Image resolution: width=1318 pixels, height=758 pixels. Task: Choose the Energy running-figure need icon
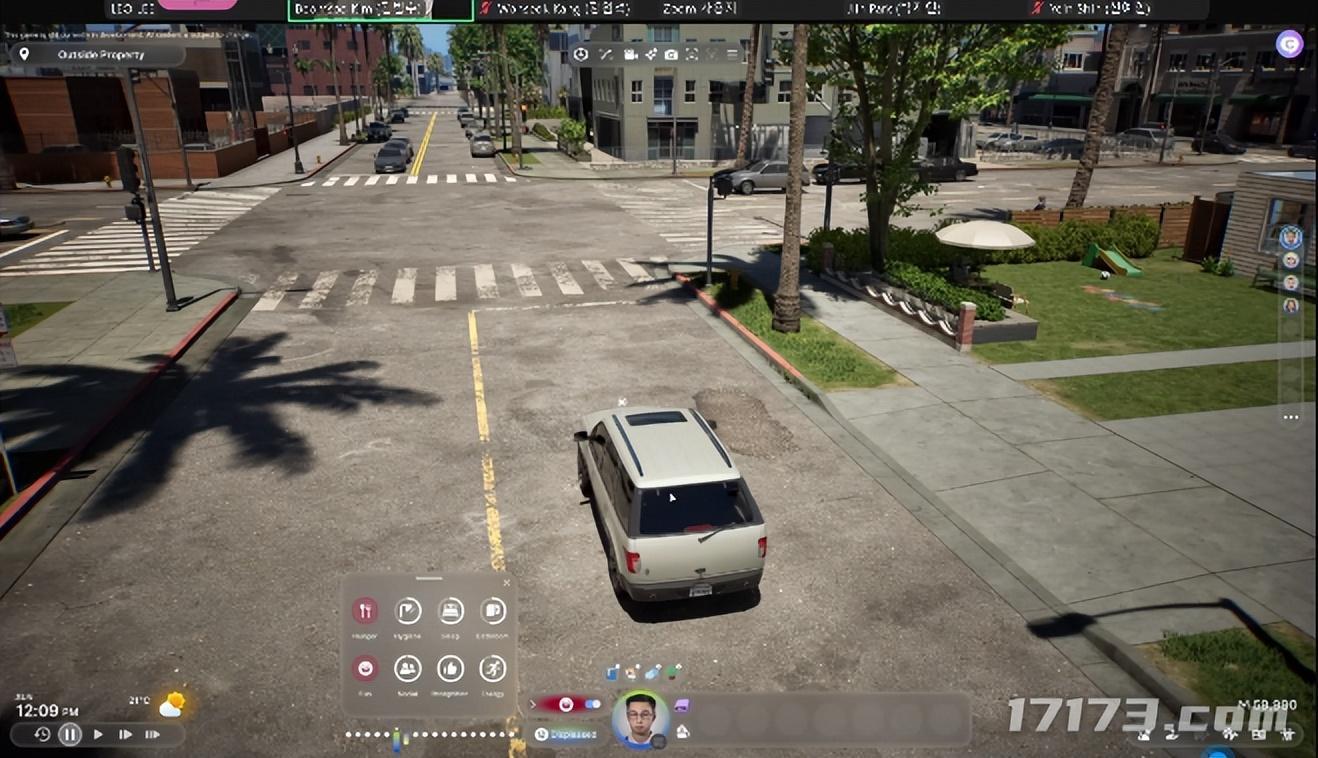[493, 668]
